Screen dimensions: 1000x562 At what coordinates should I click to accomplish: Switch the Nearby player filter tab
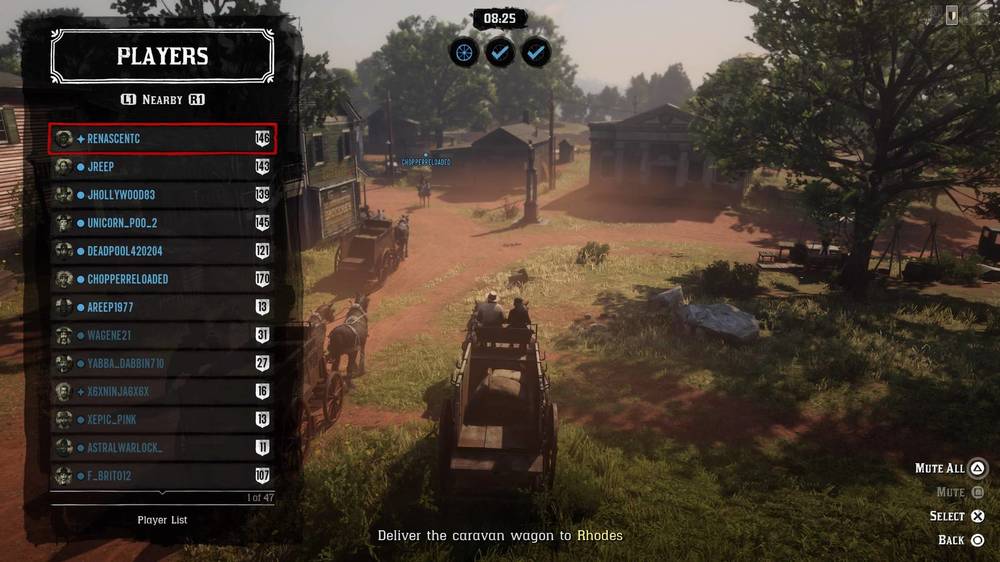click(162, 100)
